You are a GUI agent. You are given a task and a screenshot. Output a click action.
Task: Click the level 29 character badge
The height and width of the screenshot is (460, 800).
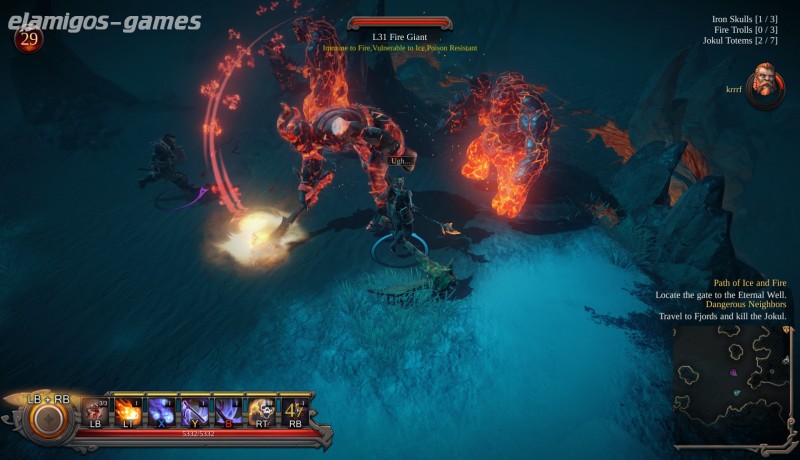28,38
